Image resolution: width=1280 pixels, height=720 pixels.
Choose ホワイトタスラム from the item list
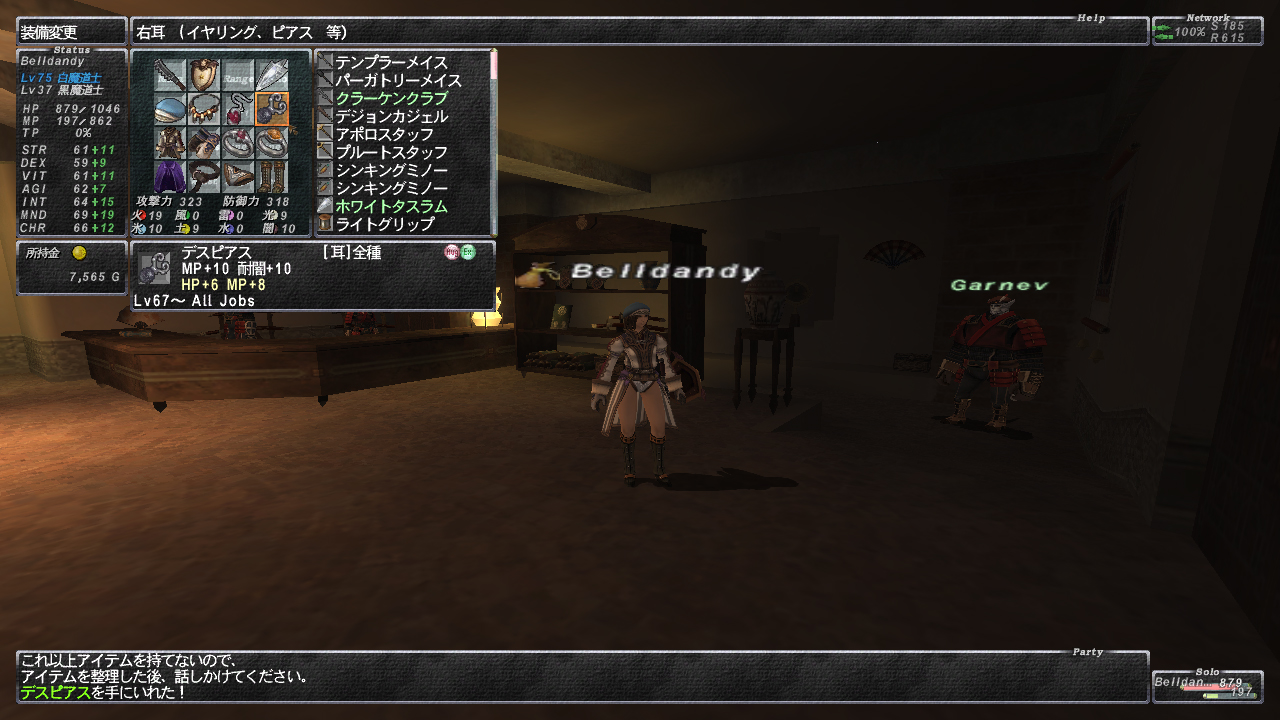(x=391, y=206)
